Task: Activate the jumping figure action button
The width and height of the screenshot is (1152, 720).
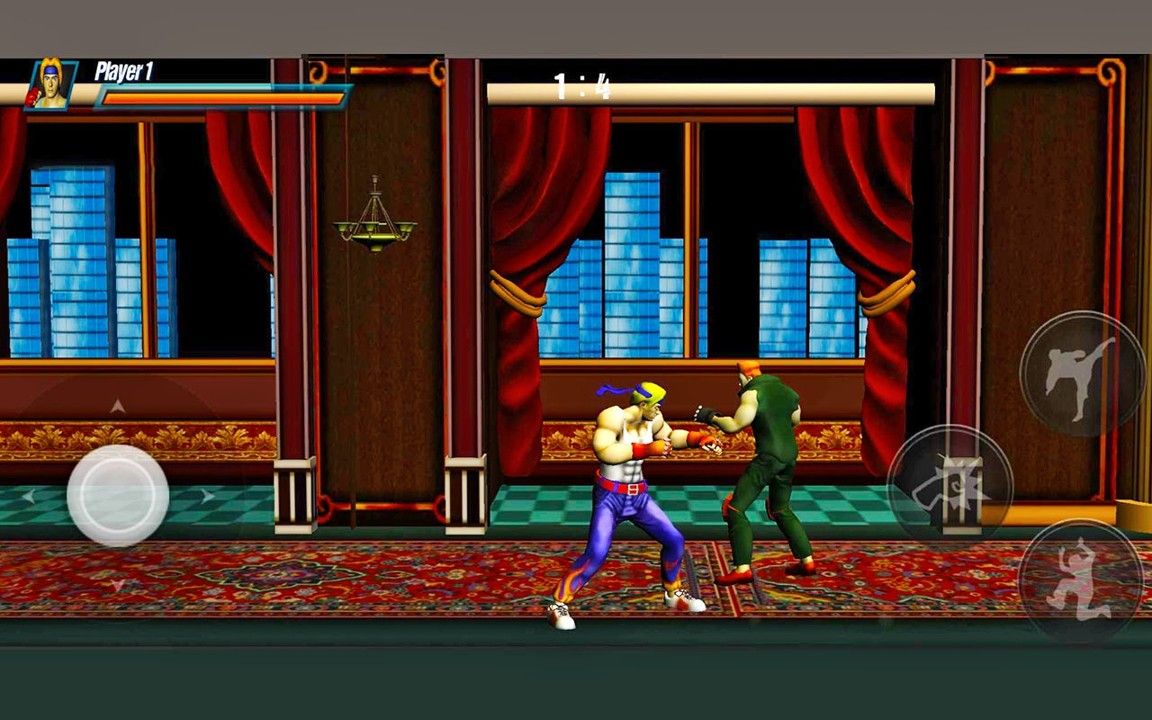Action: pyautogui.click(x=1080, y=578)
